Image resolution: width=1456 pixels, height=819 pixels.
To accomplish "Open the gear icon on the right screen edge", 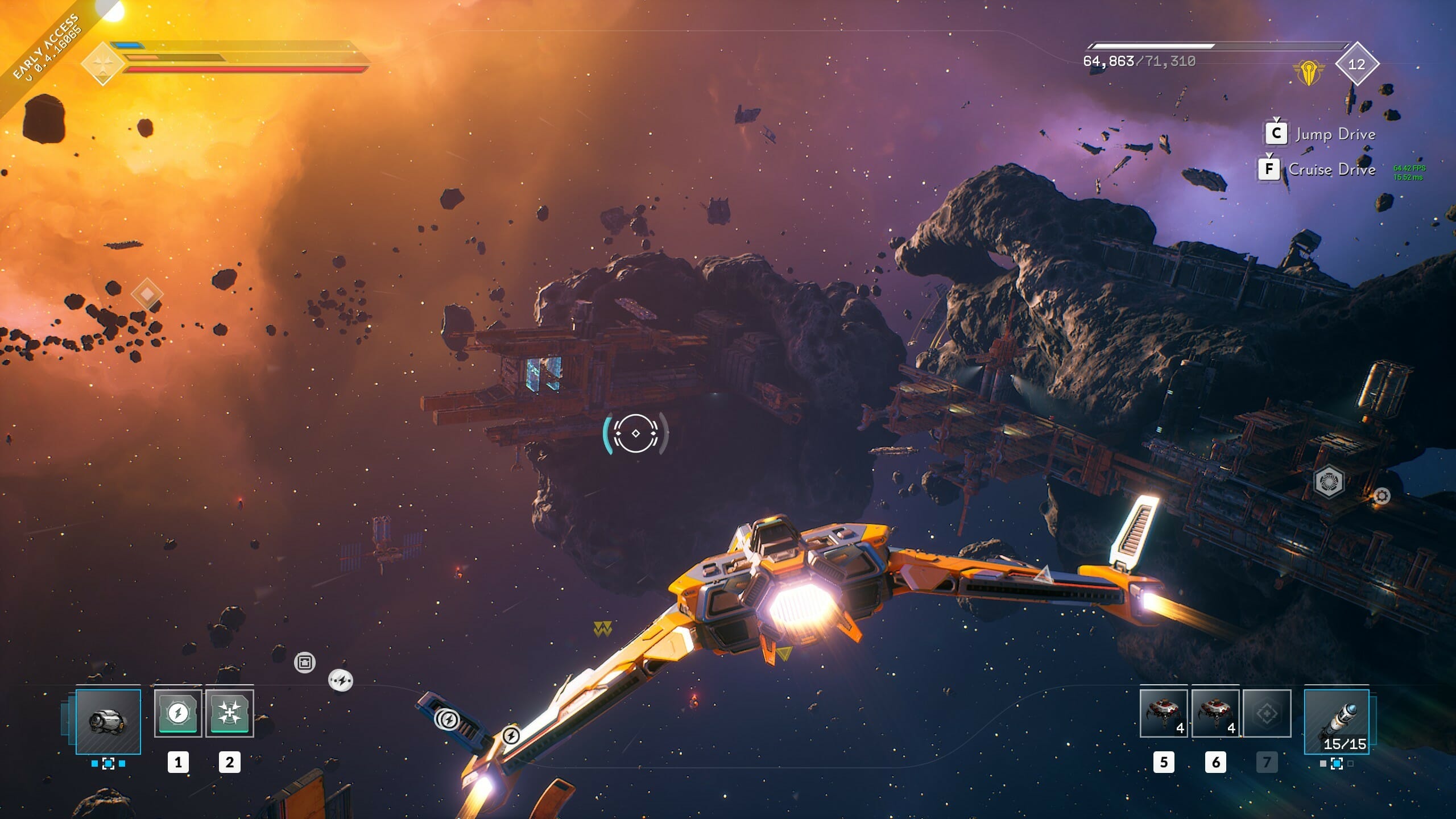I will pos(1382,496).
